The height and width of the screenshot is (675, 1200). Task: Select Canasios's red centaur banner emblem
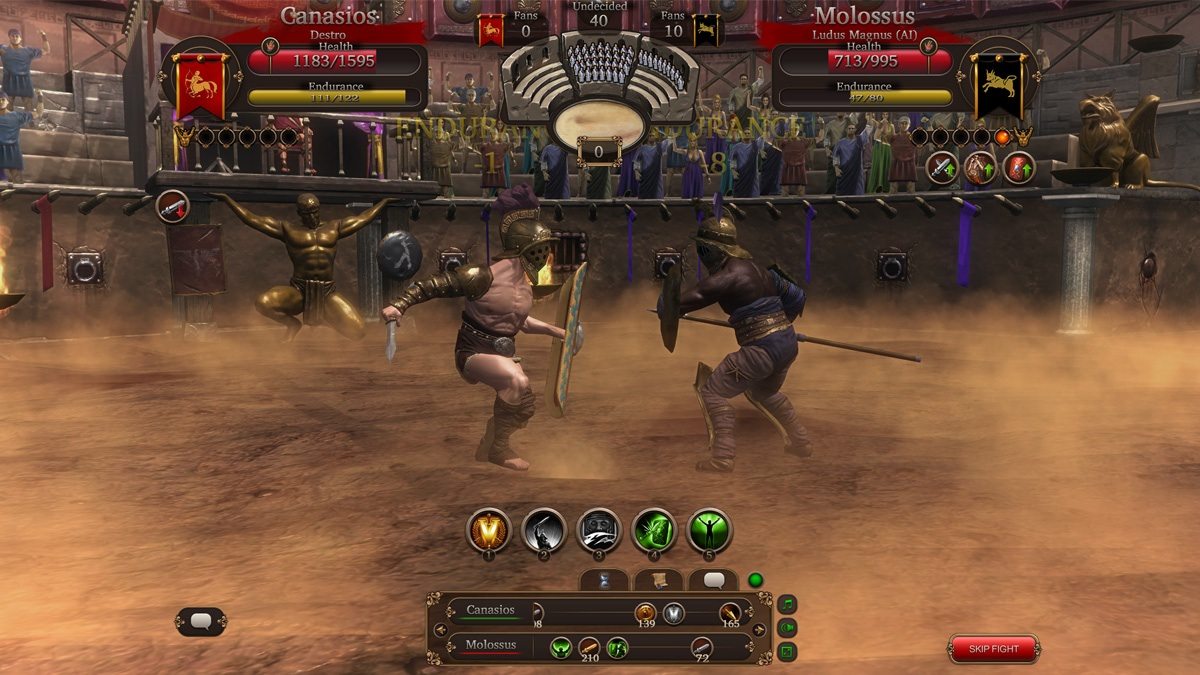[x=201, y=85]
